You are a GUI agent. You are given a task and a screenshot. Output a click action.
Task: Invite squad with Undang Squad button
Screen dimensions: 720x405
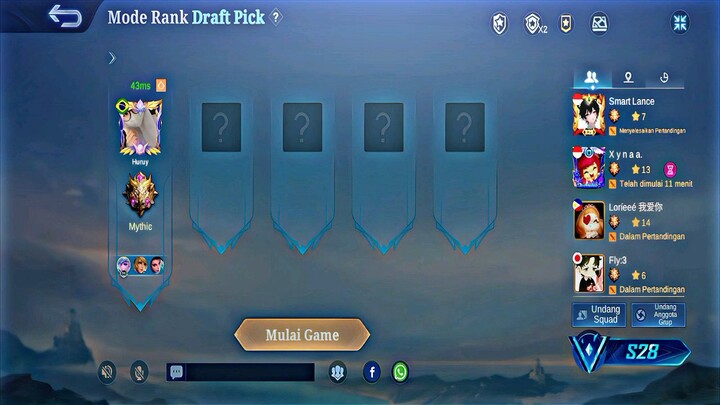click(x=599, y=315)
